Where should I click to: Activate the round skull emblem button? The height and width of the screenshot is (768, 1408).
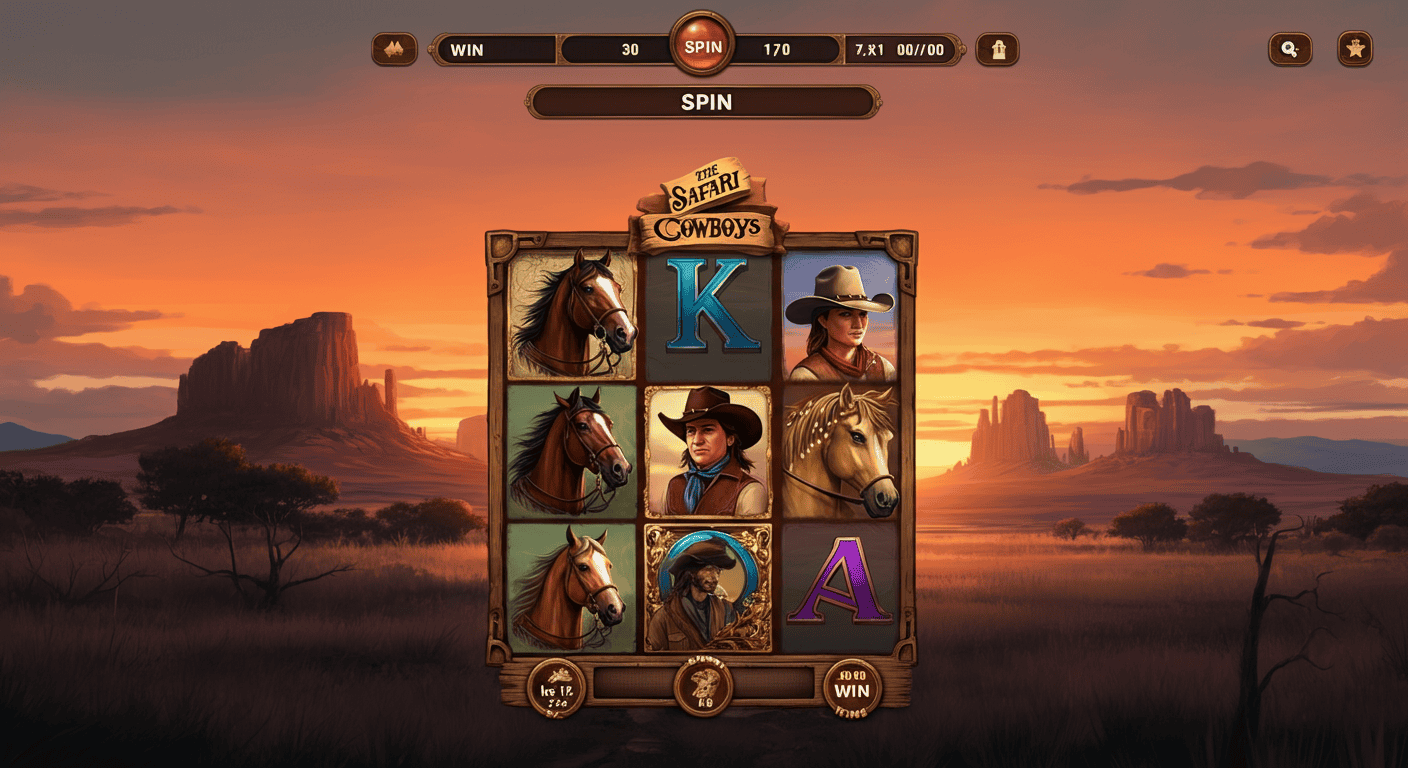tap(703, 686)
